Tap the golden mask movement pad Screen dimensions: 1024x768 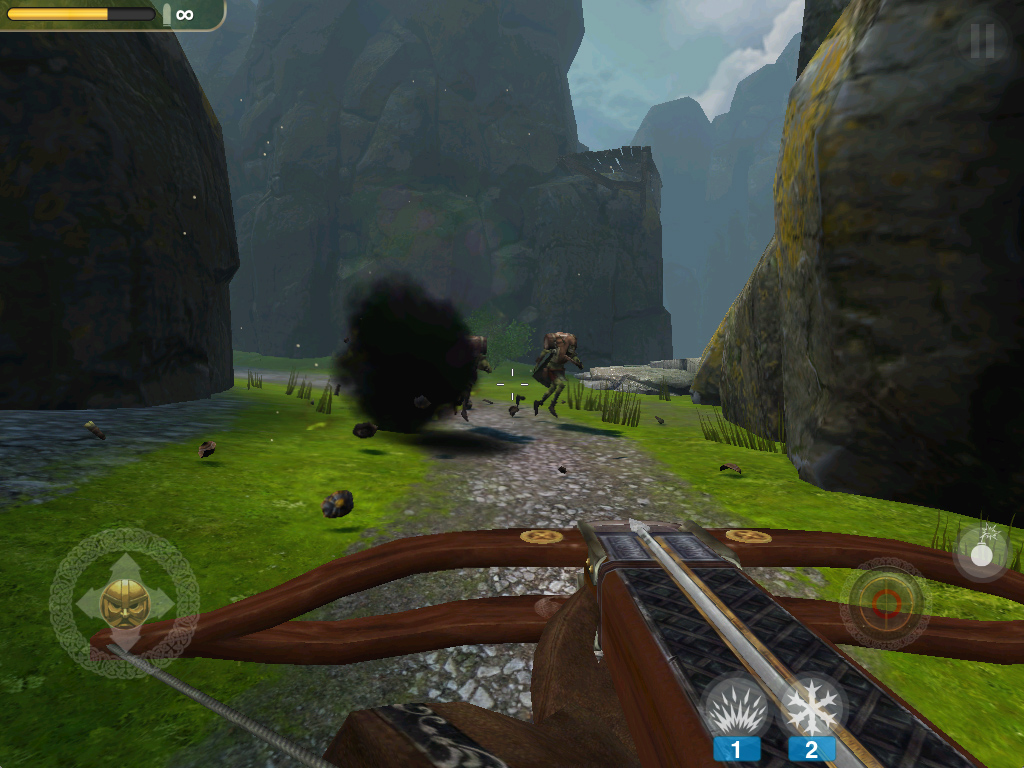coord(124,603)
